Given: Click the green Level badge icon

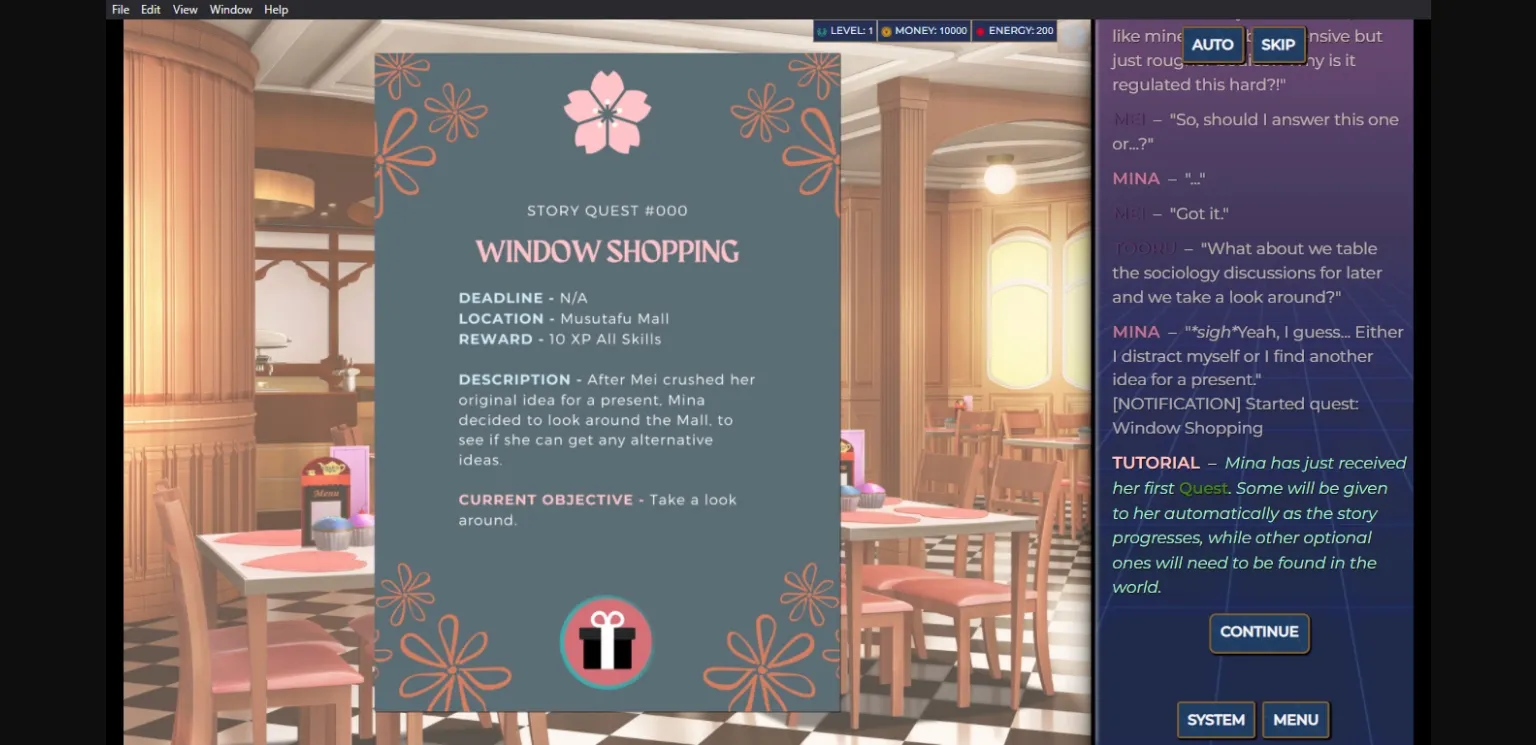Looking at the screenshot, I should (x=821, y=30).
